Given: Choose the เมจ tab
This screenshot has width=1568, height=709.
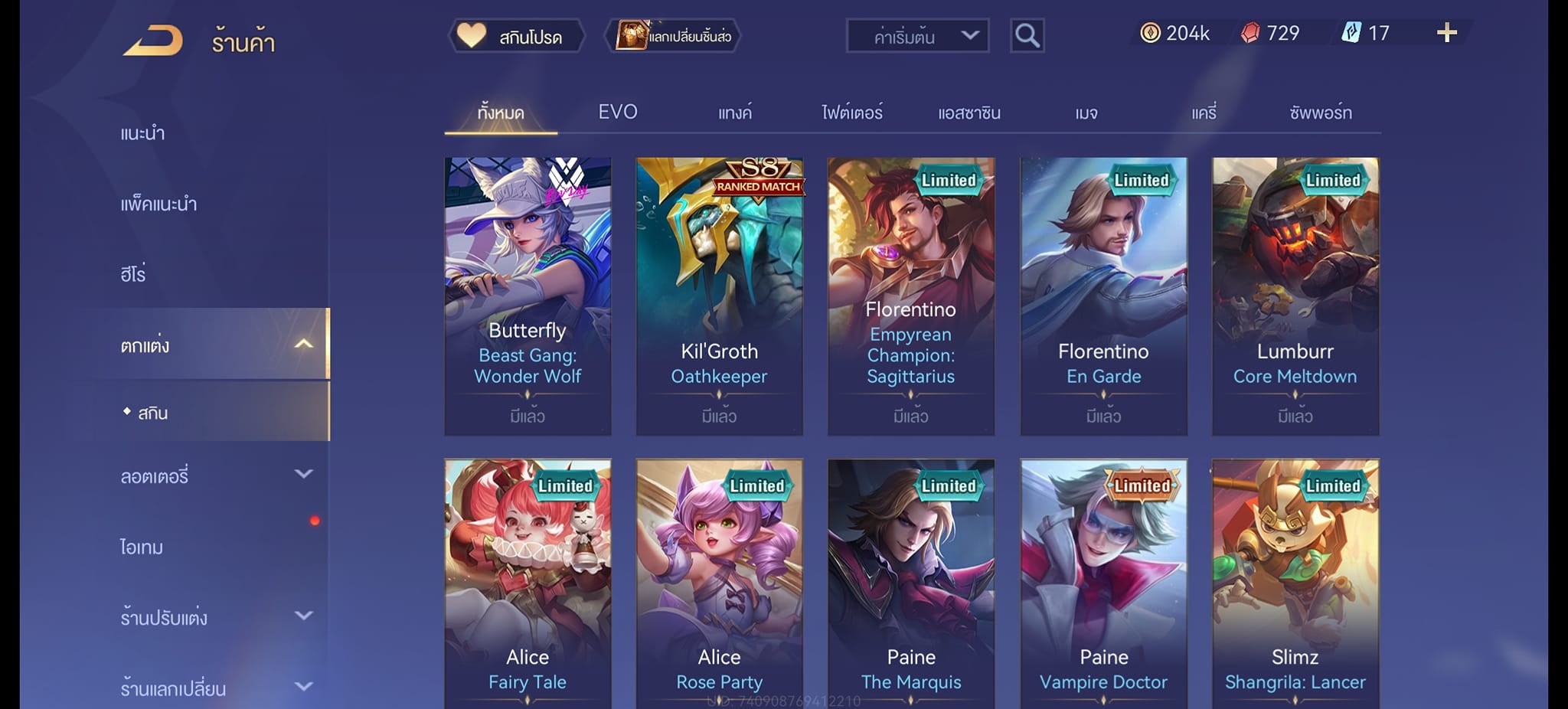Looking at the screenshot, I should (1086, 113).
